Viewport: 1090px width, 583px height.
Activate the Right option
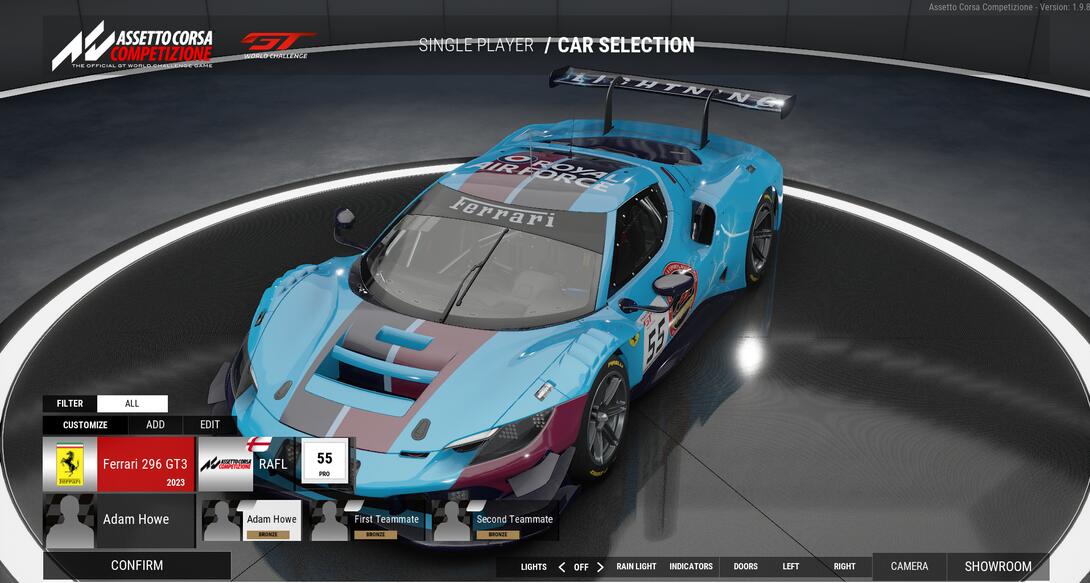[845, 567]
